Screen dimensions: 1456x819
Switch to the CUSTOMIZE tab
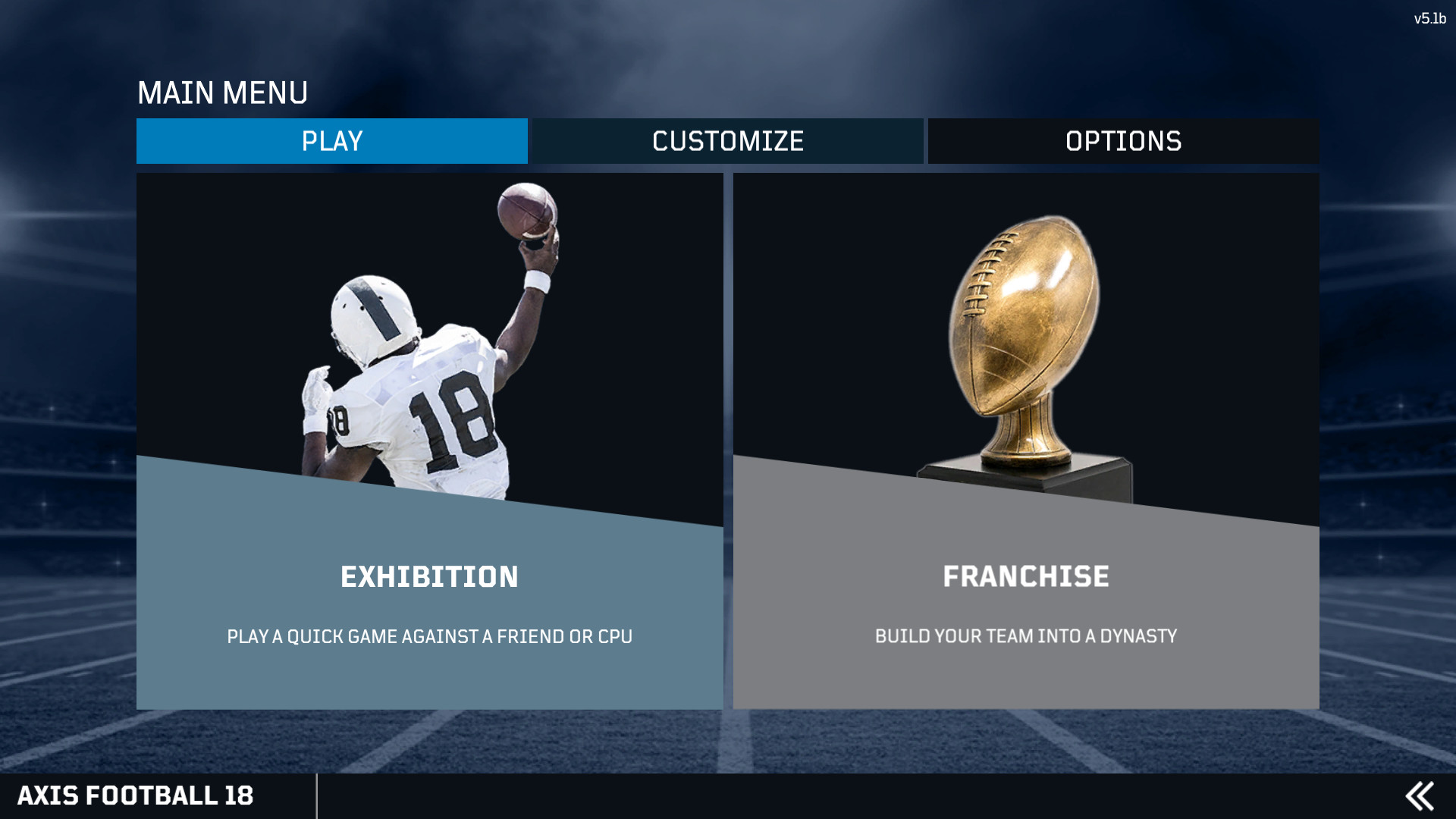(x=727, y=141)
